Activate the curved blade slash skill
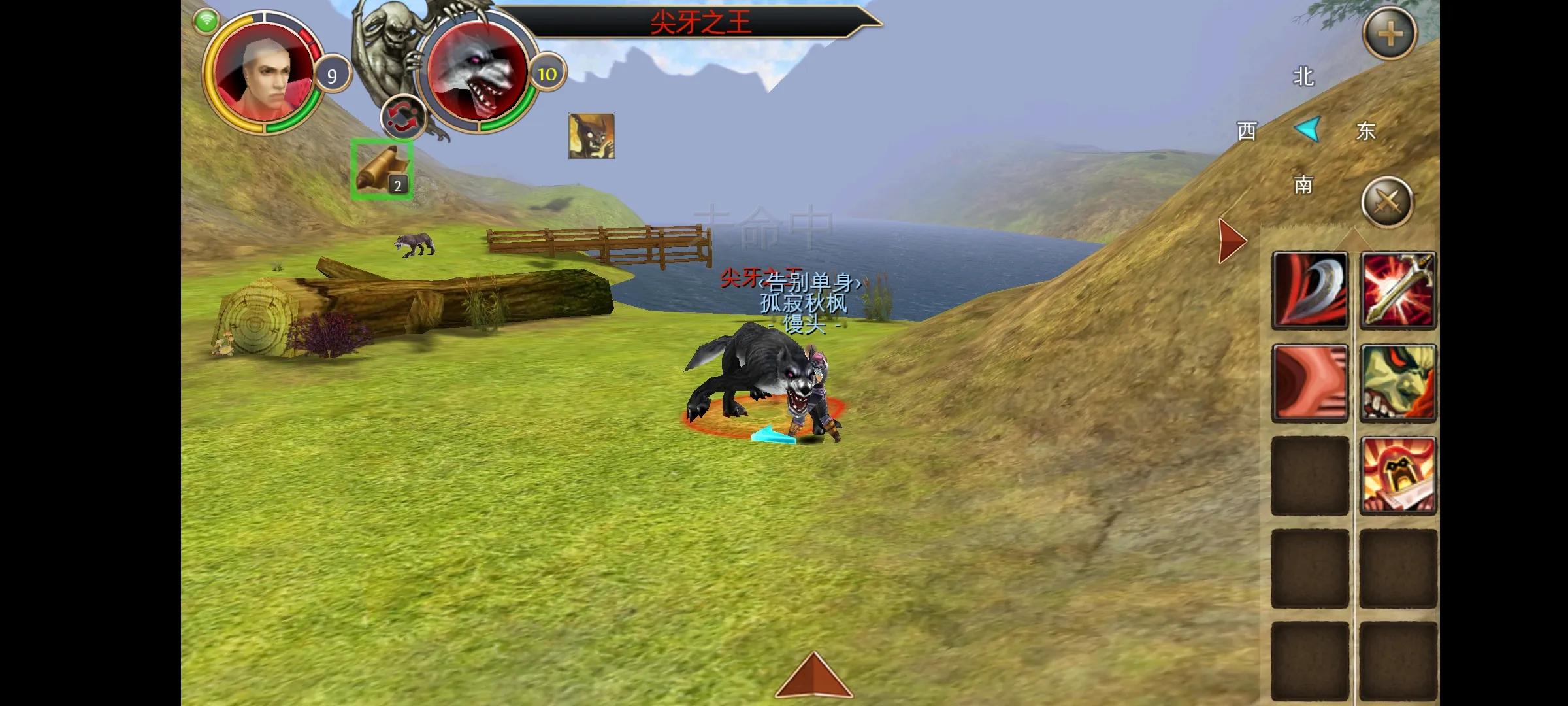Viewport: 1568px width, 706px height. [1310, 290]
